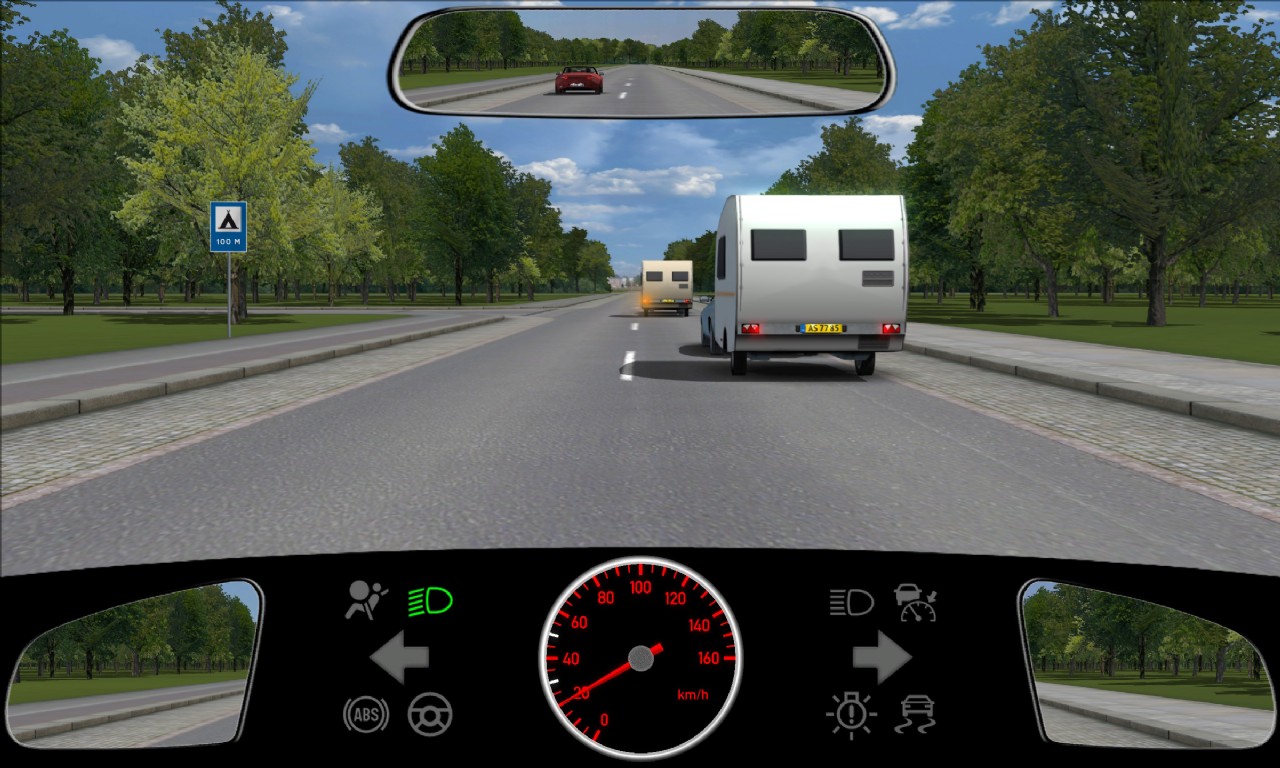The image size is (1280, 768).
Task: Click the traction control skid icon
Action: (915, 714)
